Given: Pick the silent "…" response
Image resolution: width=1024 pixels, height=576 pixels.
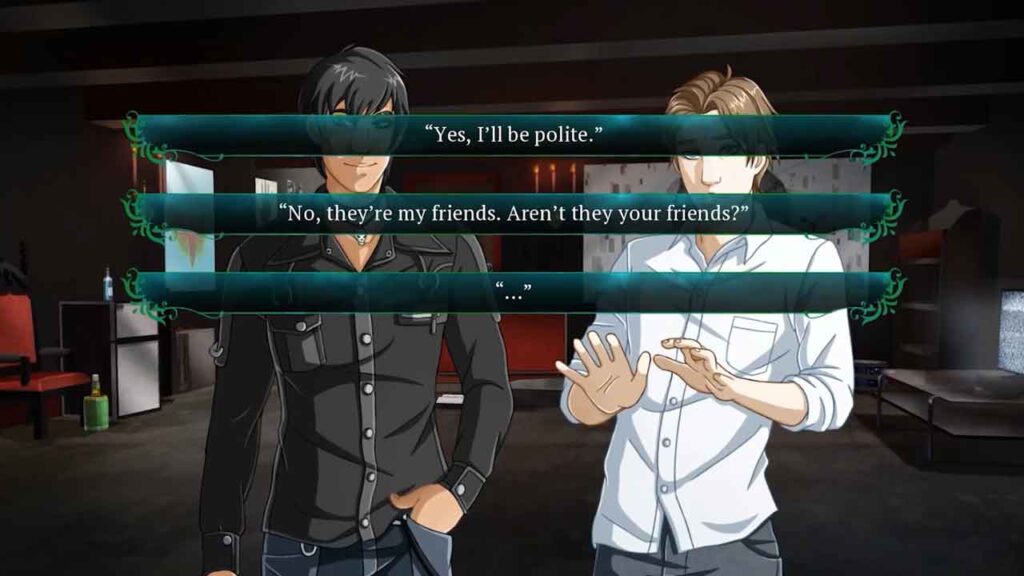Looking at the screenshot, I should click(x=513, y=291).
